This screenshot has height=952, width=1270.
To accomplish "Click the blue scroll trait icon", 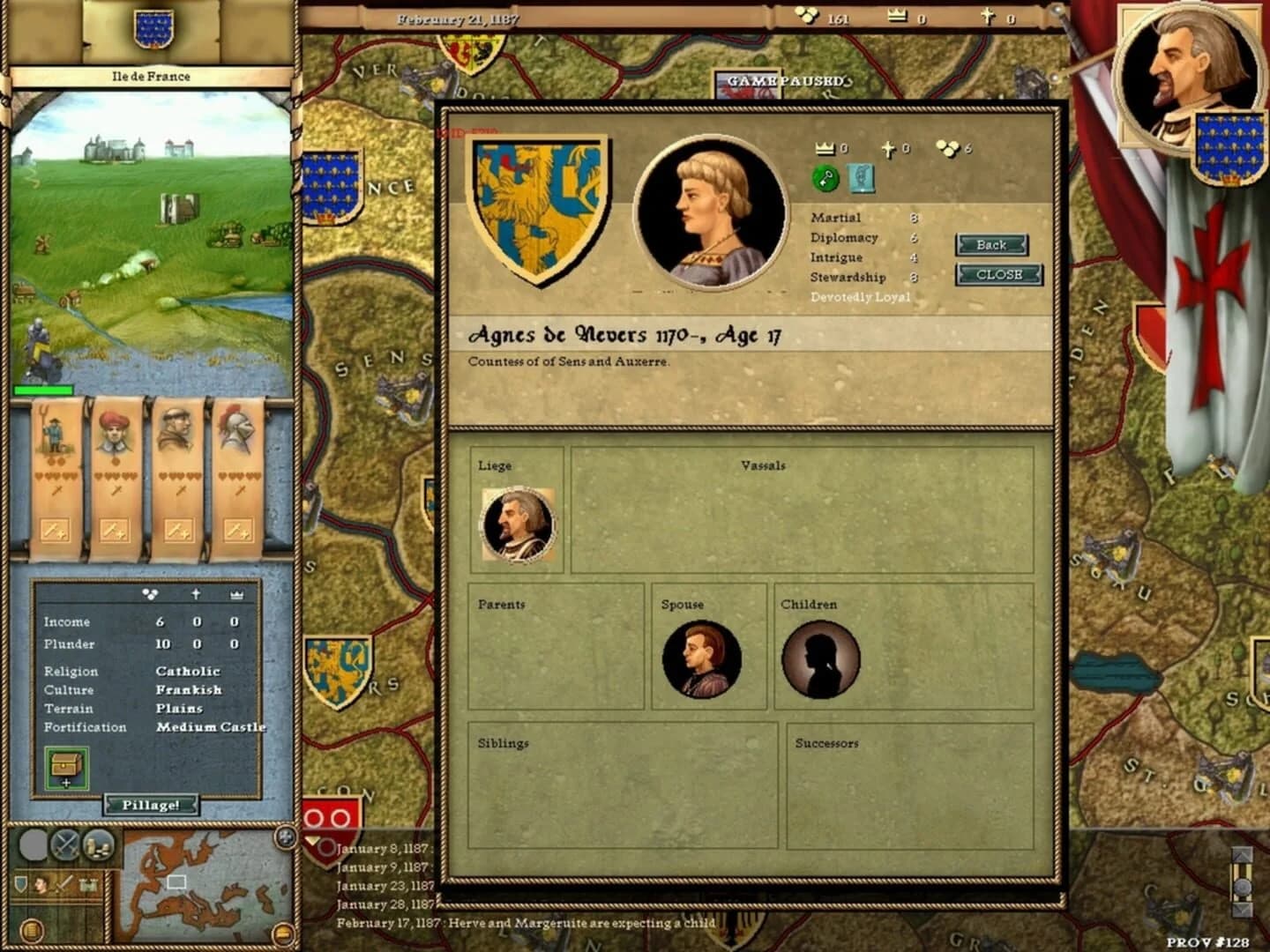I will [x=862, y=177].
